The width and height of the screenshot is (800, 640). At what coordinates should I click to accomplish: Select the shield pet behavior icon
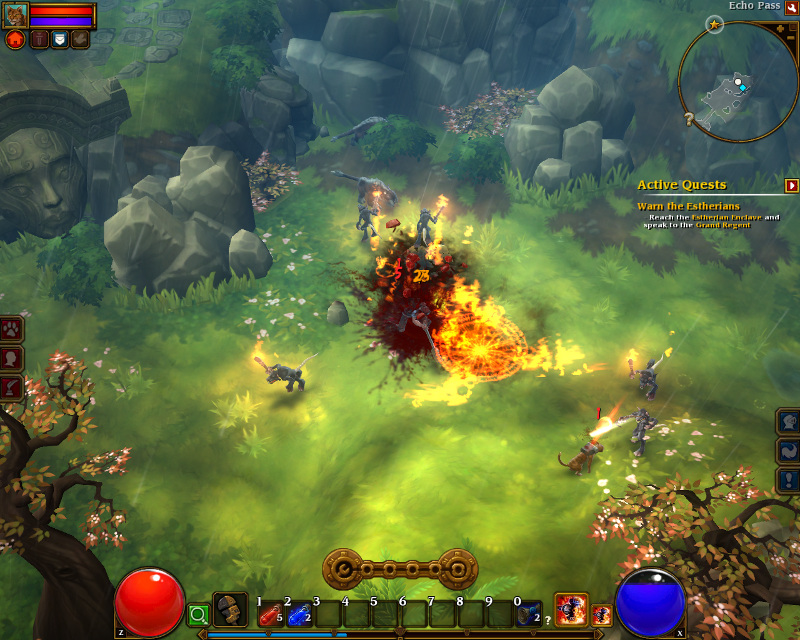[x=59, y=40]
